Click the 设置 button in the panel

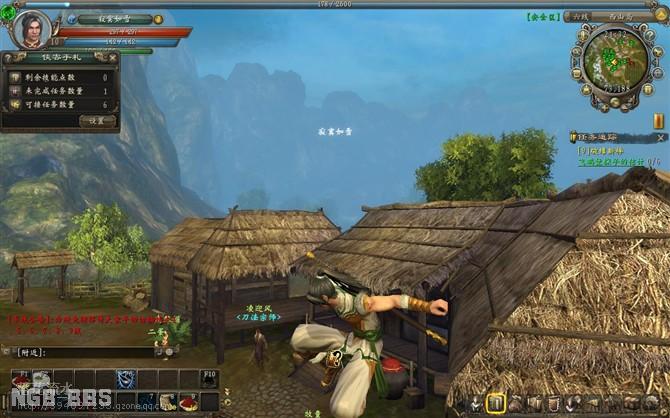pos(97,120)
